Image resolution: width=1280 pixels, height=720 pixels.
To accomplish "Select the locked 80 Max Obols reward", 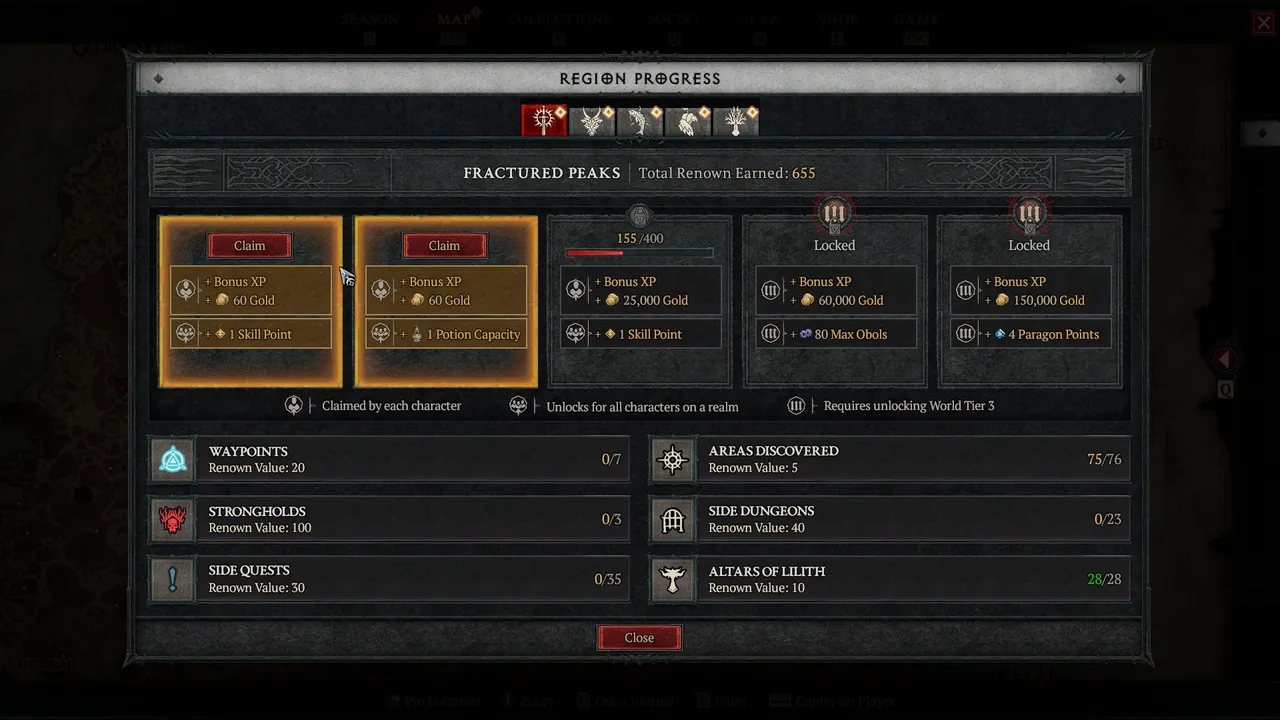I will tap(835, 334).
